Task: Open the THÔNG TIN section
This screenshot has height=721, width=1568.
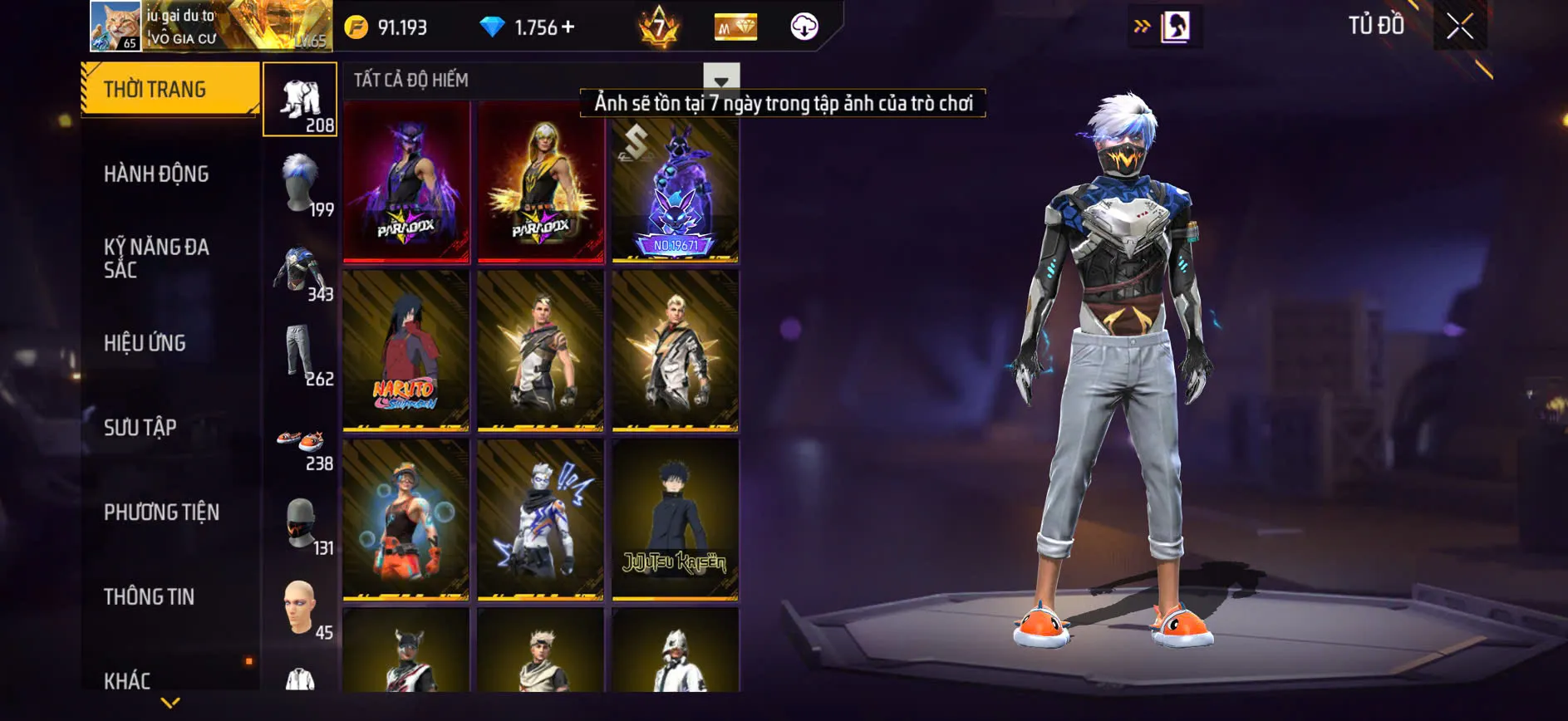Action: (148, 597)
